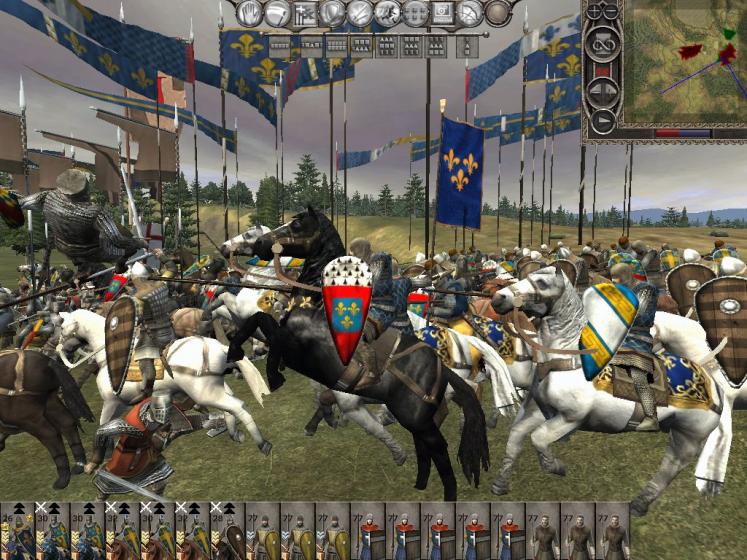Viewport: 747px width, 560px height.
Task: Toggle the bow fire-at-will button
Action: click(x=469, y=13)
